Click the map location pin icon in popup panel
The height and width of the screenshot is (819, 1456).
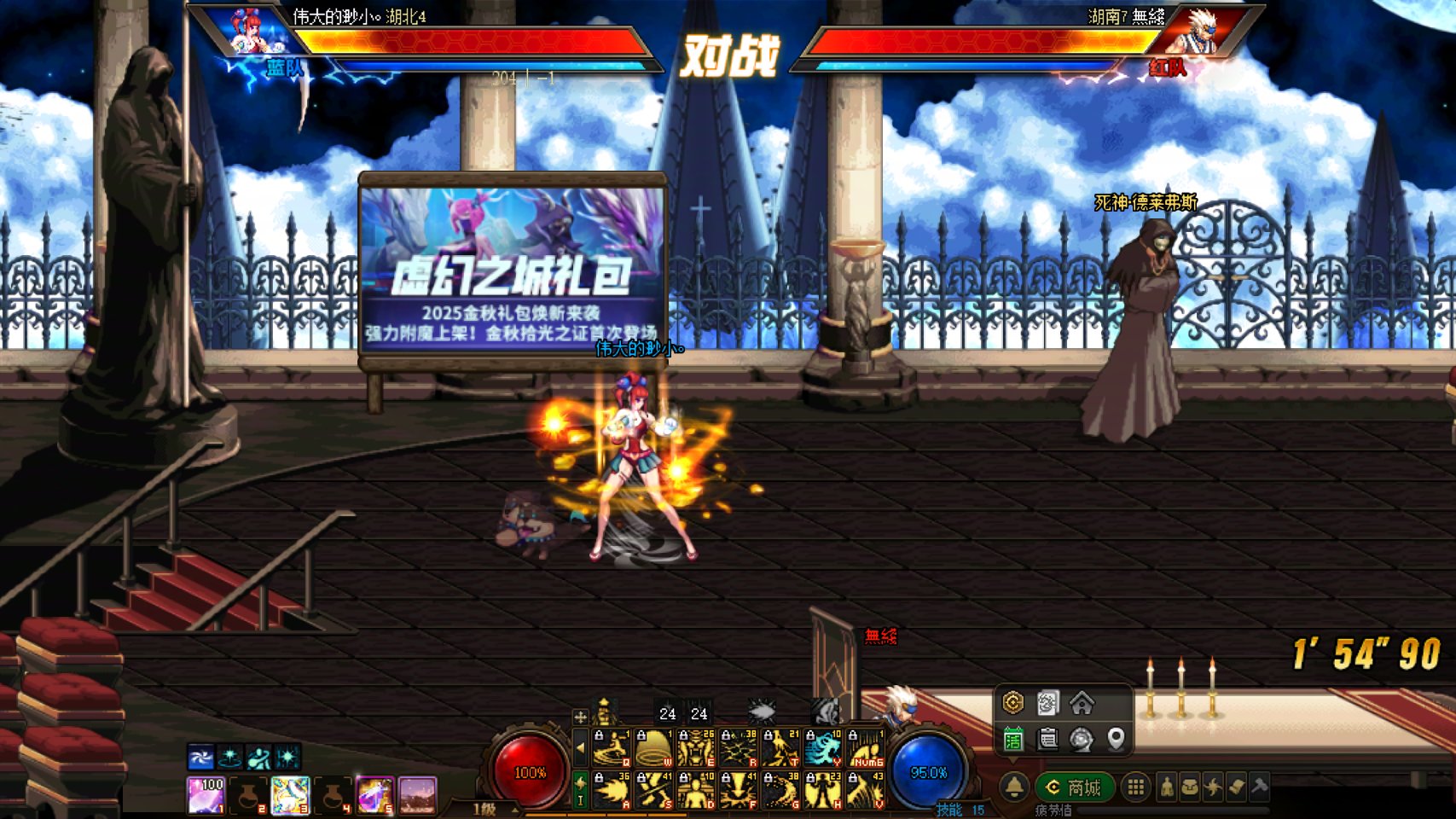pos(1116,741)
